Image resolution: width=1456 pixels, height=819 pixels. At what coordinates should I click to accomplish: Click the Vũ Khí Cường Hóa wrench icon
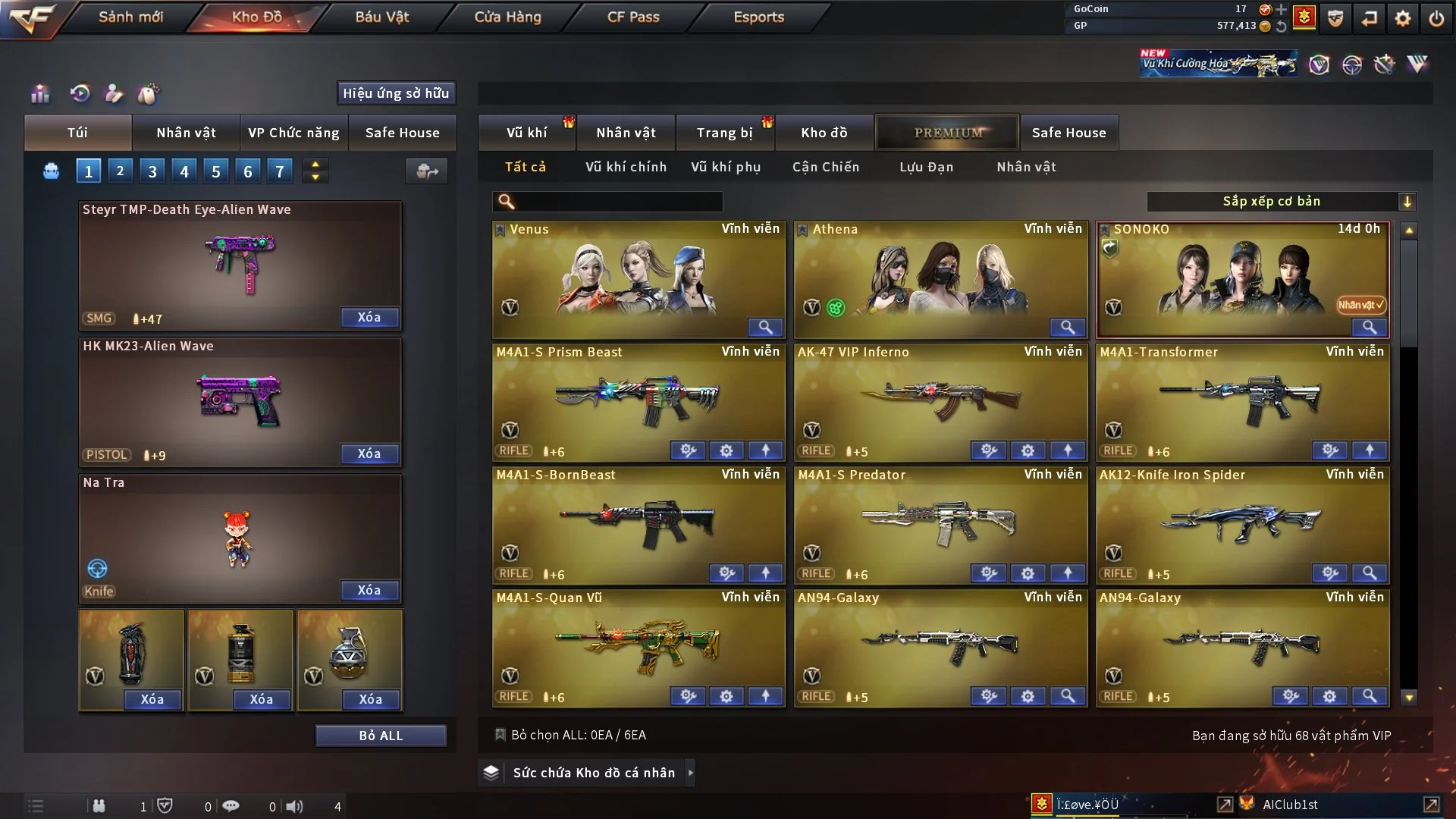pos(1385,64)
